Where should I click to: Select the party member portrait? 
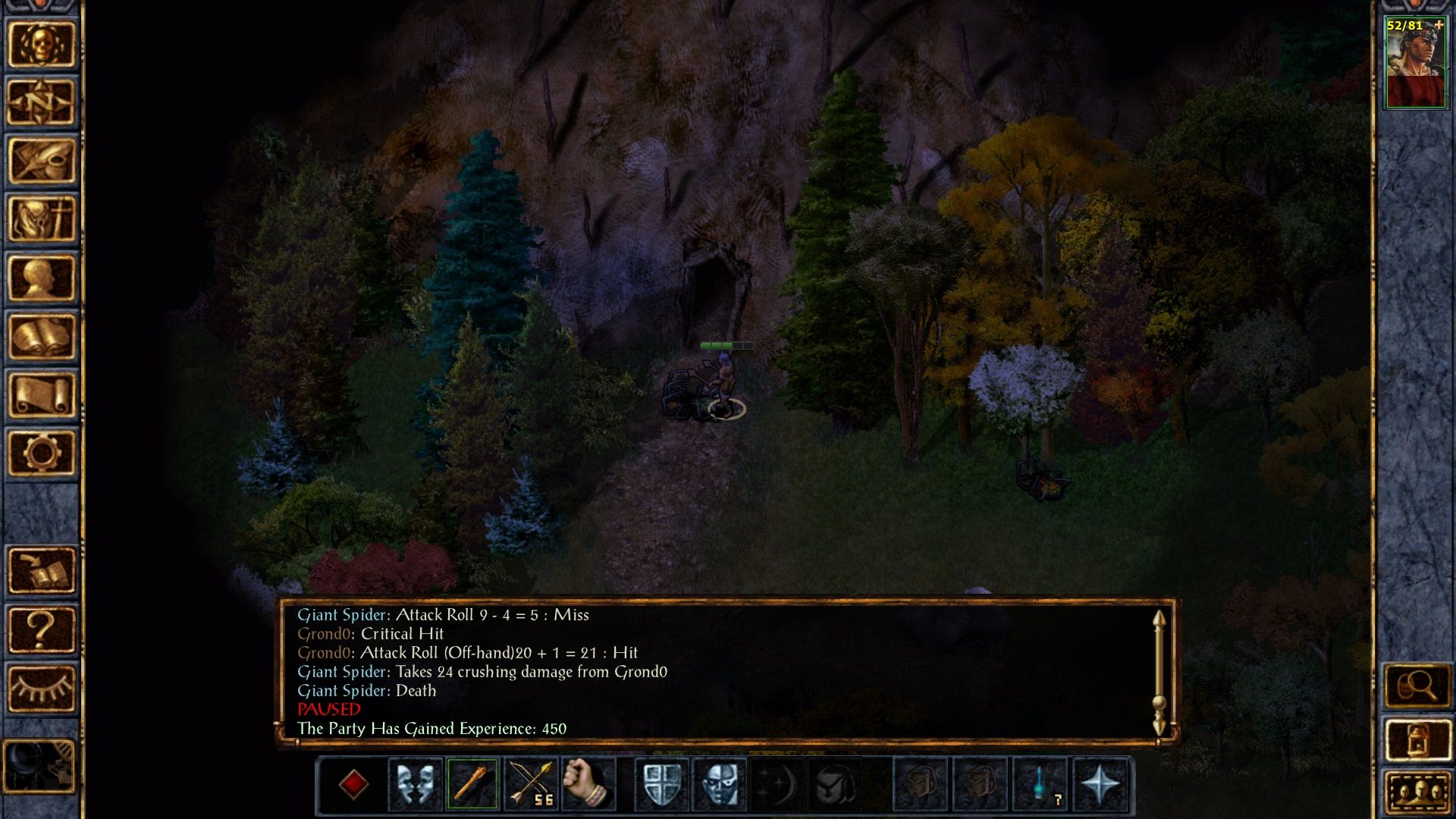click(x=1415, y=64)
